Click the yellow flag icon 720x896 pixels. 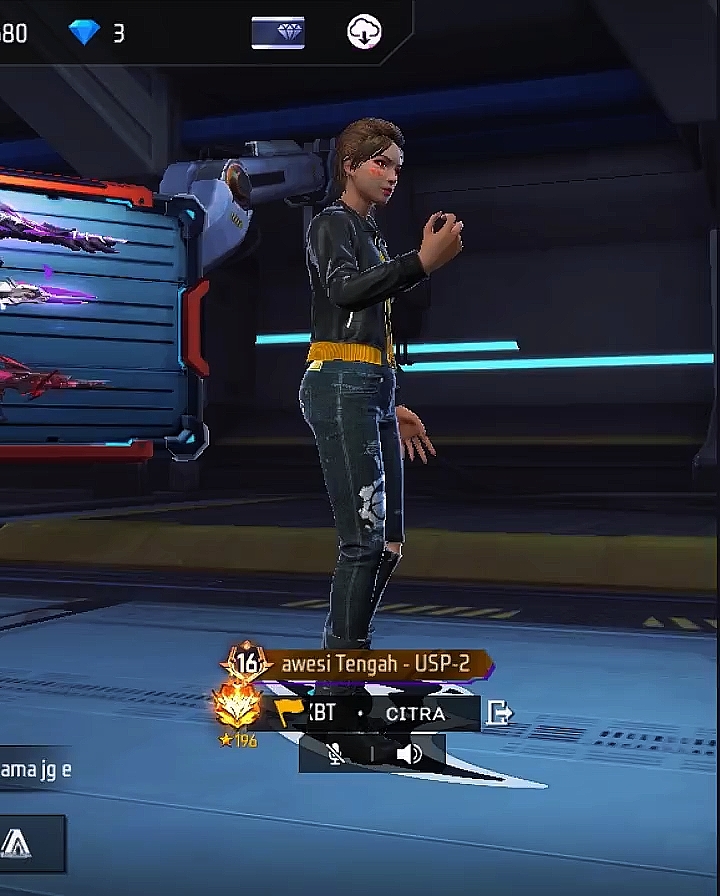(289, 712)
